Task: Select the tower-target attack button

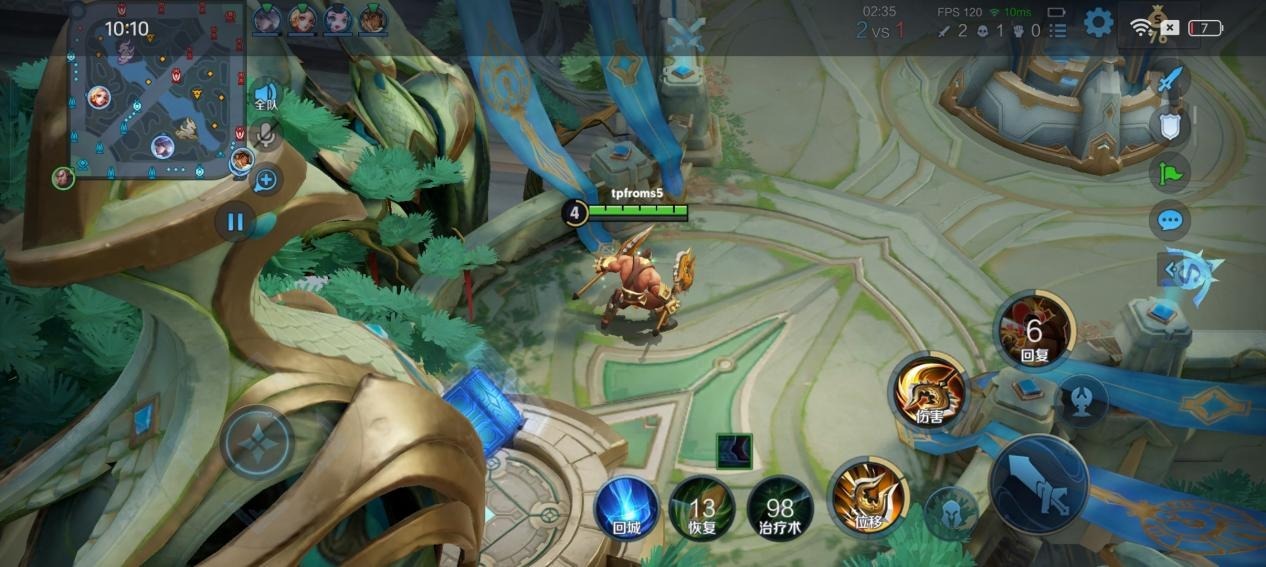Action: coord(1082,400)
